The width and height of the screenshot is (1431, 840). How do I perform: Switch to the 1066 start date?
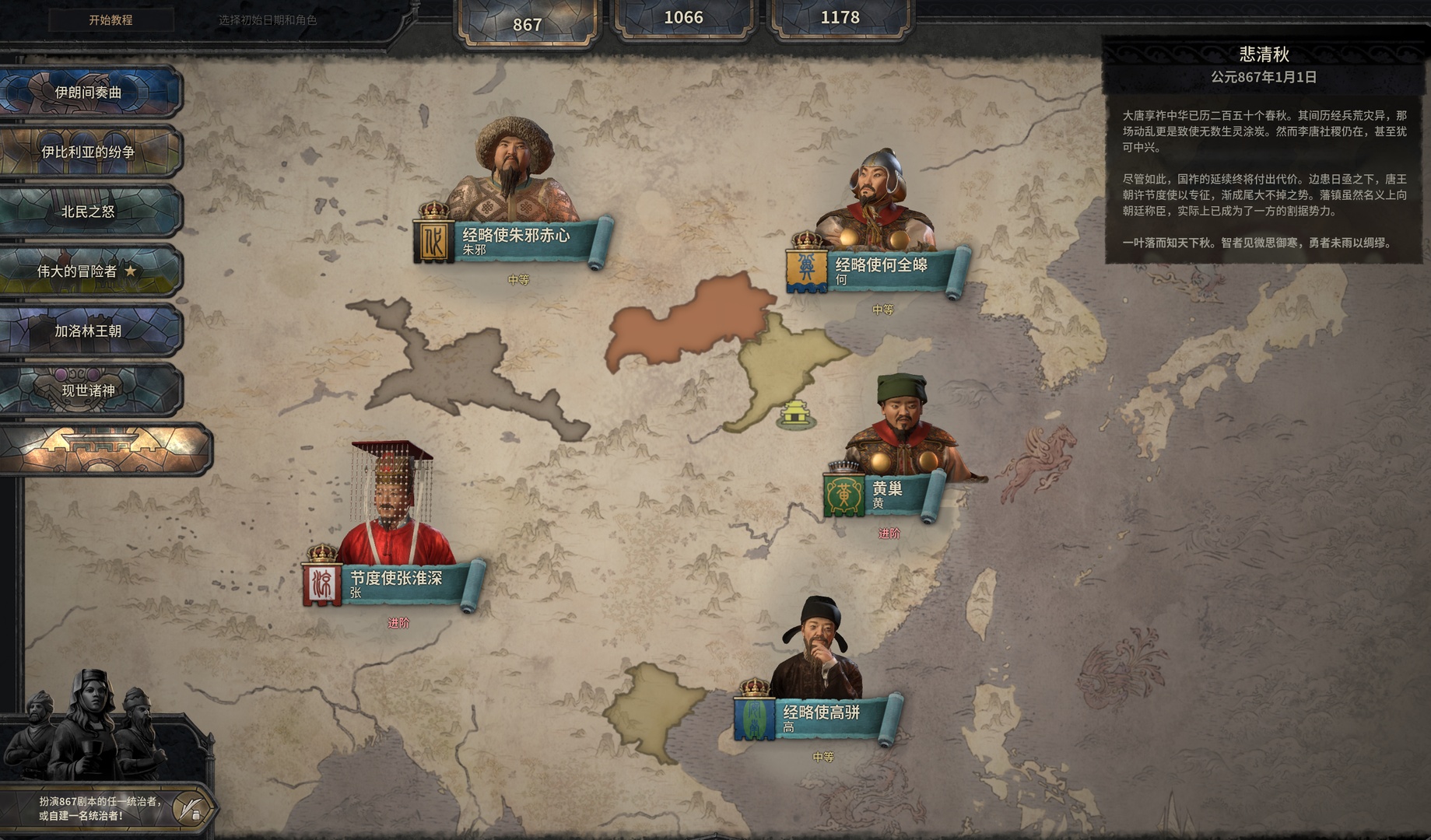pyautogui.click(x=683, y=18)
